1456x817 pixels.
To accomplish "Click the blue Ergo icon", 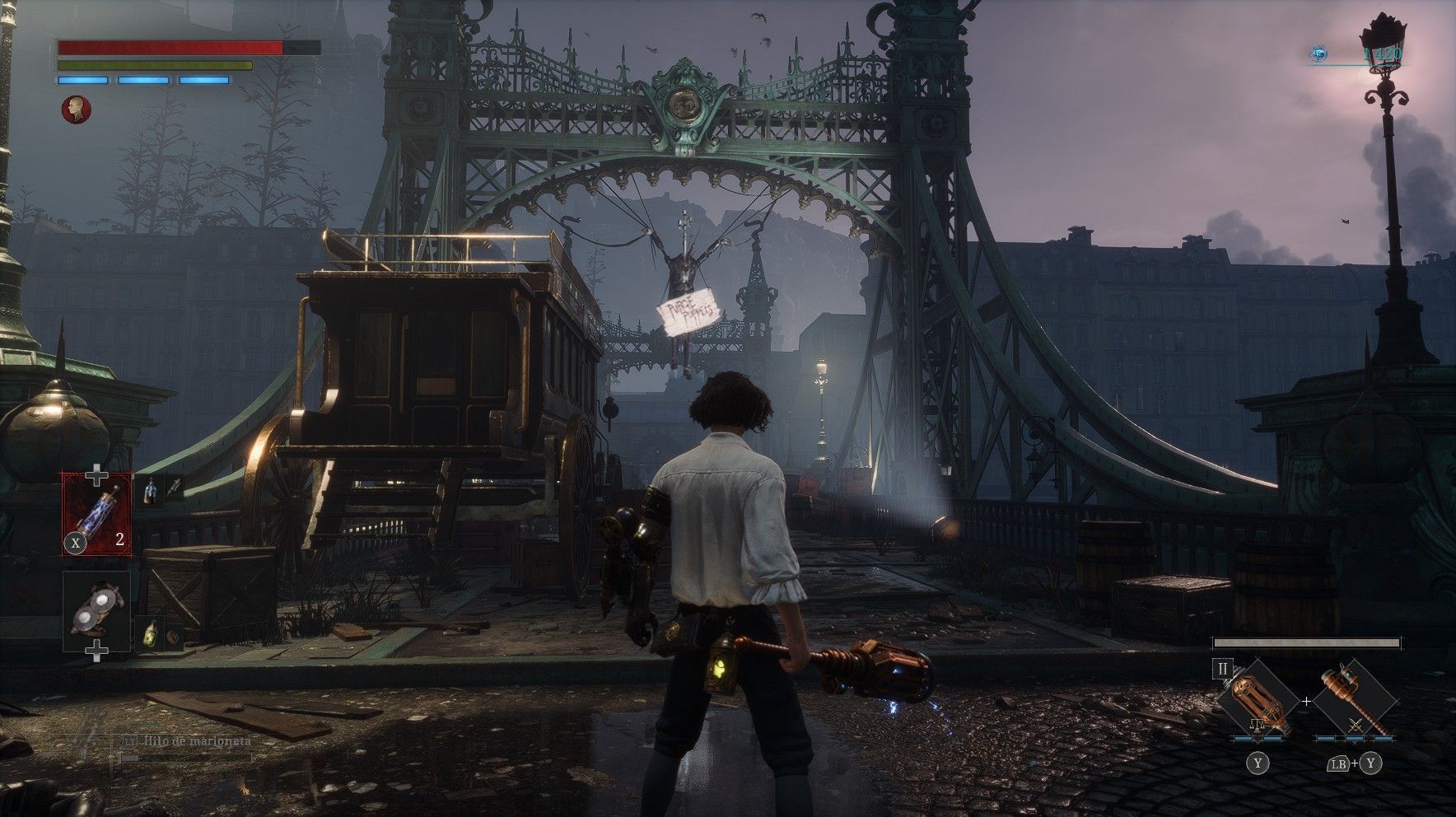I will 1319,54.
